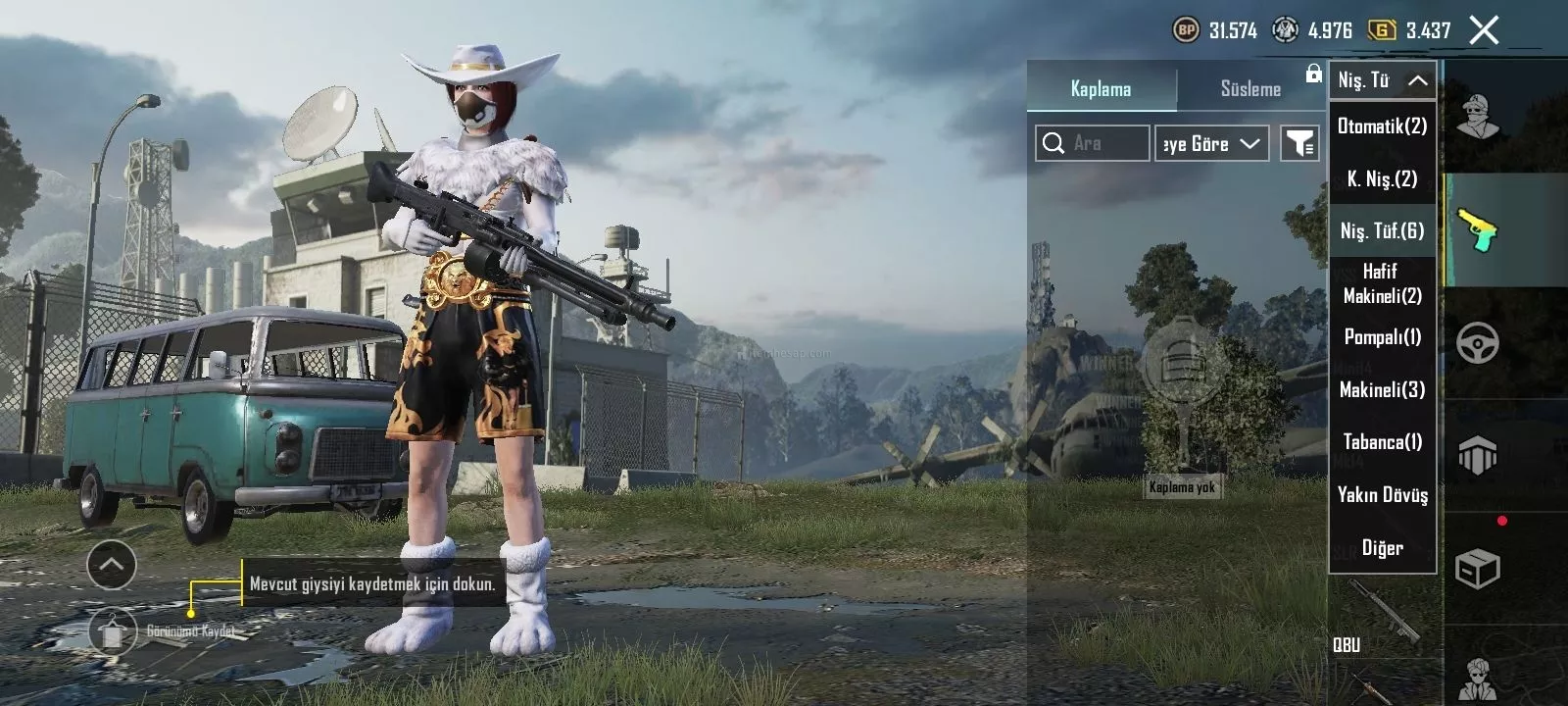This screenshot has height=706, width=1568.
Task: Close the inventory screen with the X
Action: 1484,30
